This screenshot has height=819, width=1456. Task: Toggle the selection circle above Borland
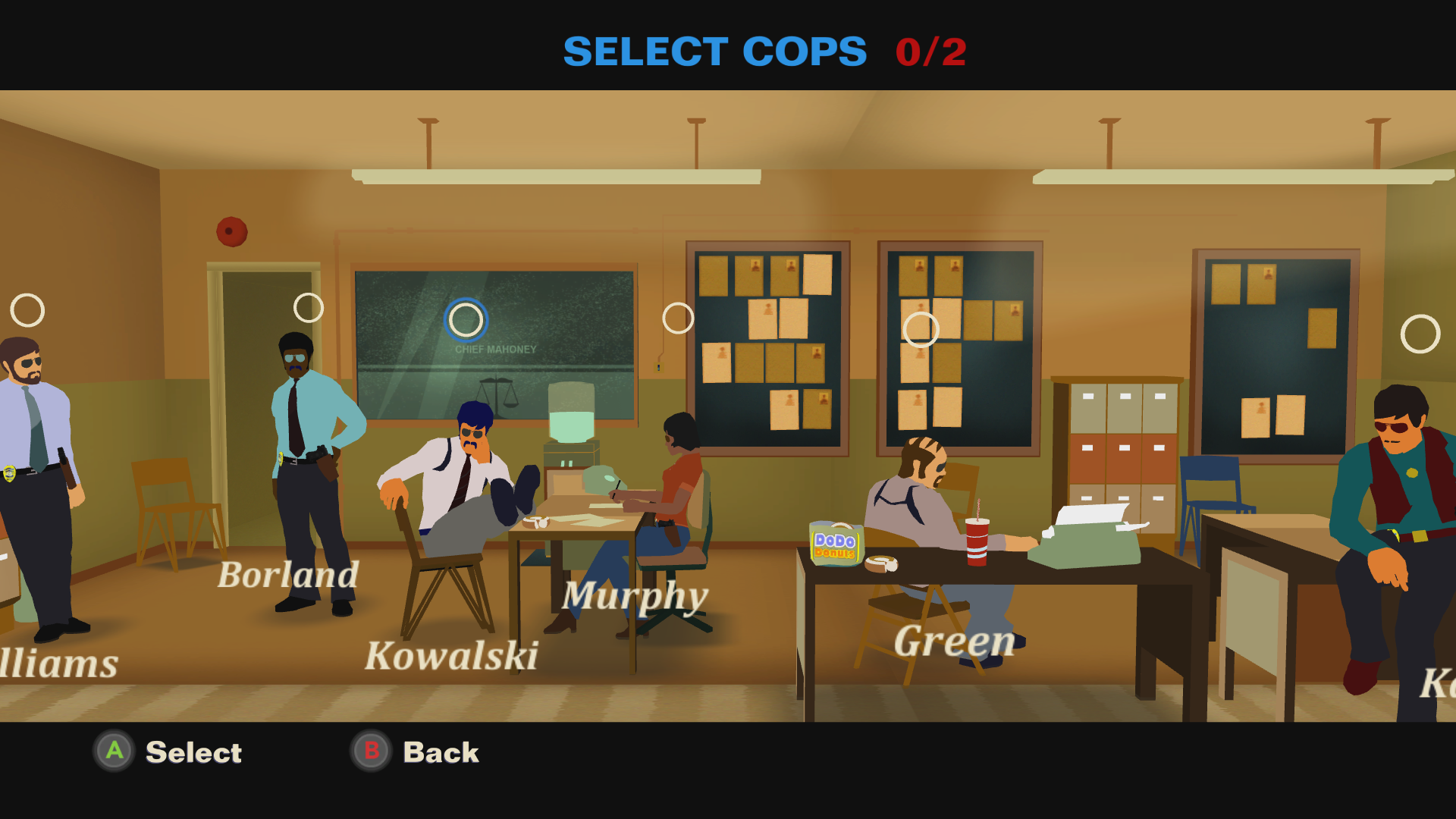pyautogui.click(x=306, y=307)
